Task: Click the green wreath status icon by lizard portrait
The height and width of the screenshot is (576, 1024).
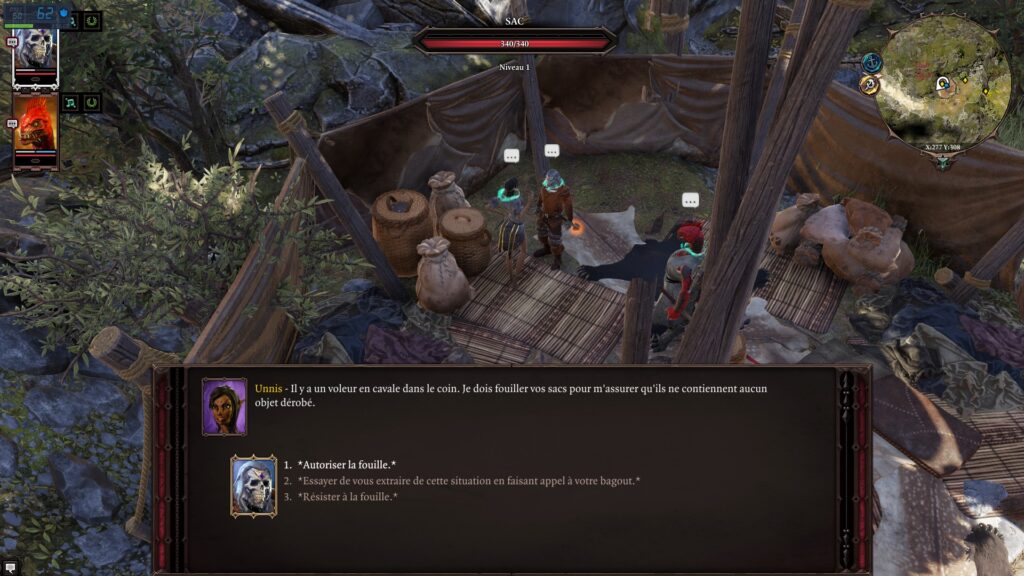Action: [91, 102]
